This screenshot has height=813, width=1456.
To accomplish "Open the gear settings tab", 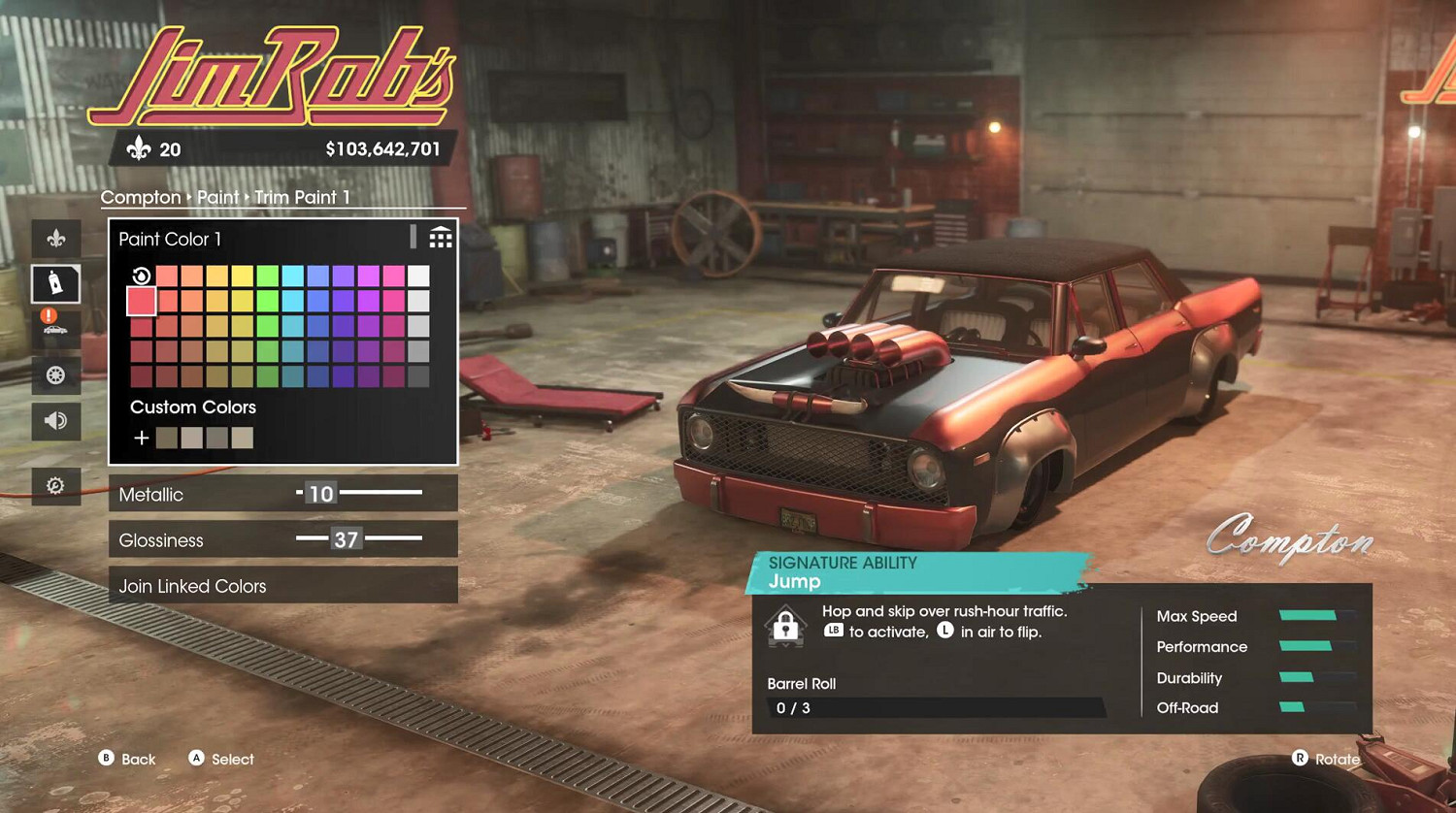I will coord(56,485).
